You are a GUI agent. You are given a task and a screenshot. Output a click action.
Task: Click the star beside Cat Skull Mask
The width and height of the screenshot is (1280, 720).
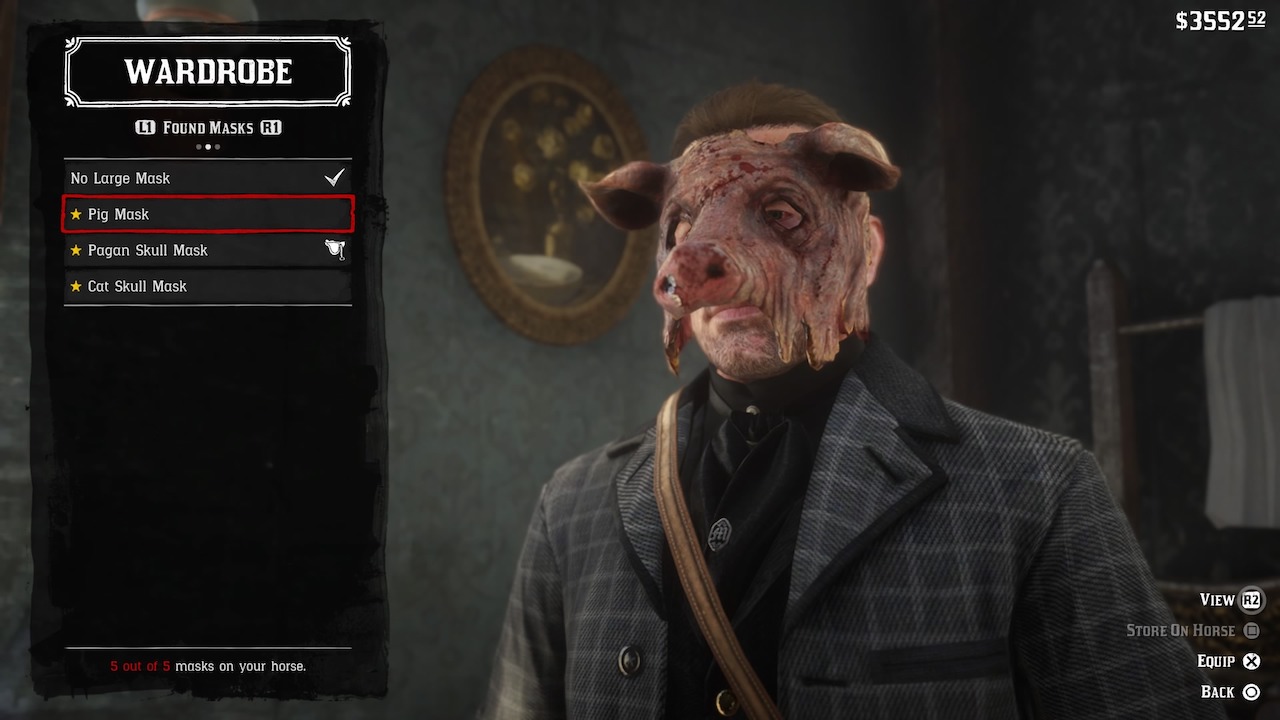point(76,286)
